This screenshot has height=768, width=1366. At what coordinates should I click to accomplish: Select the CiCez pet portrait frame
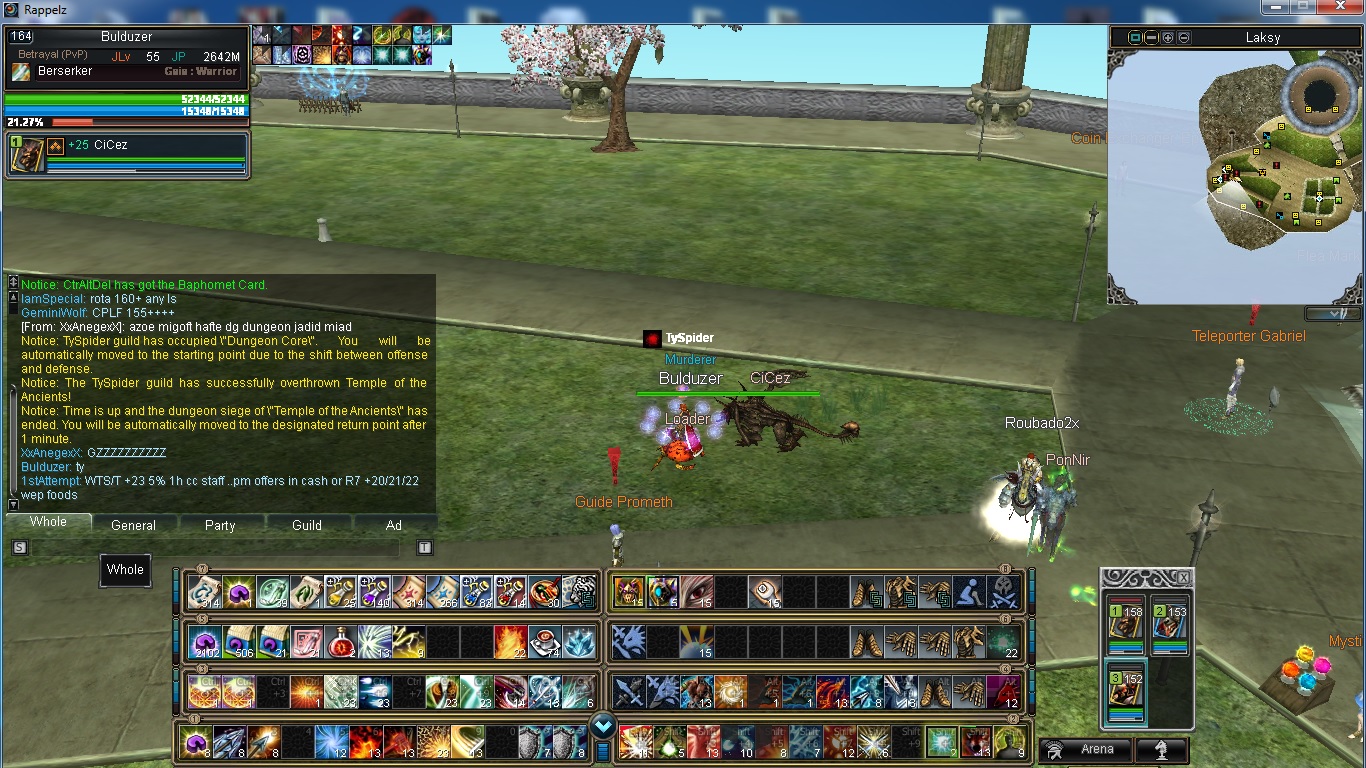[x=27, y=155]
